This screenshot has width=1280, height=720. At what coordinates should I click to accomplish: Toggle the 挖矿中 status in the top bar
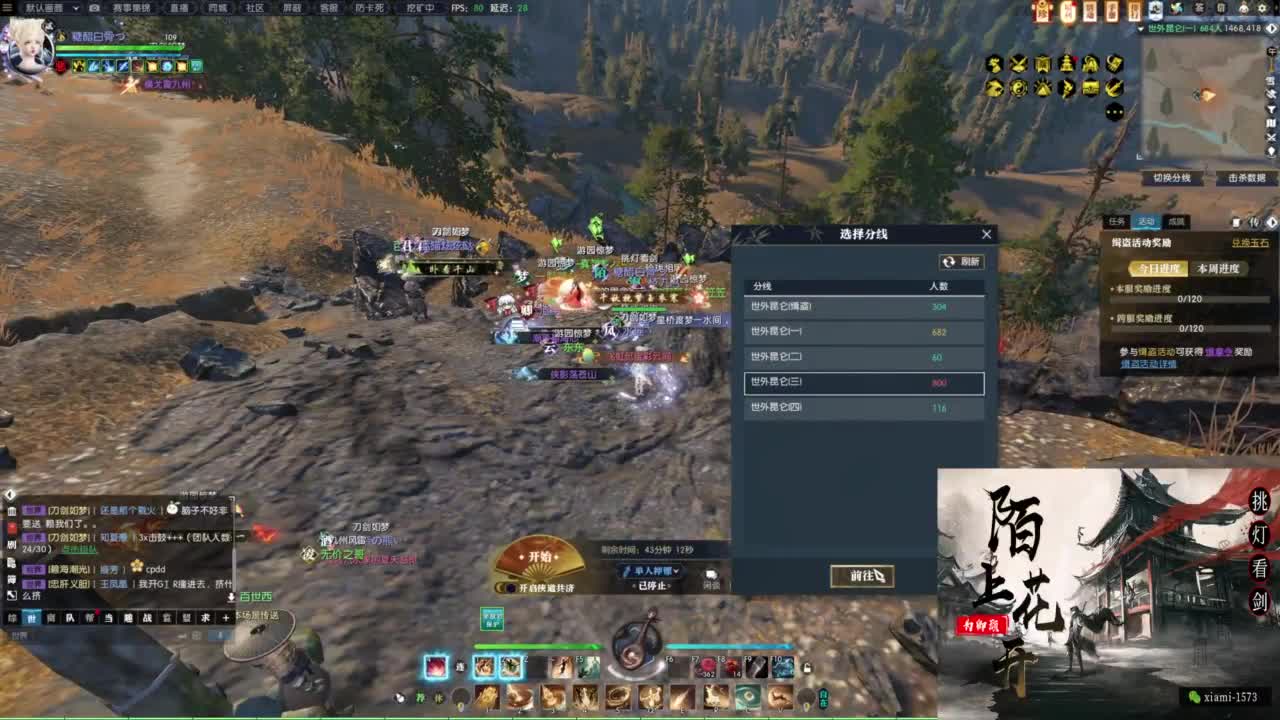(x=420, y=8)
